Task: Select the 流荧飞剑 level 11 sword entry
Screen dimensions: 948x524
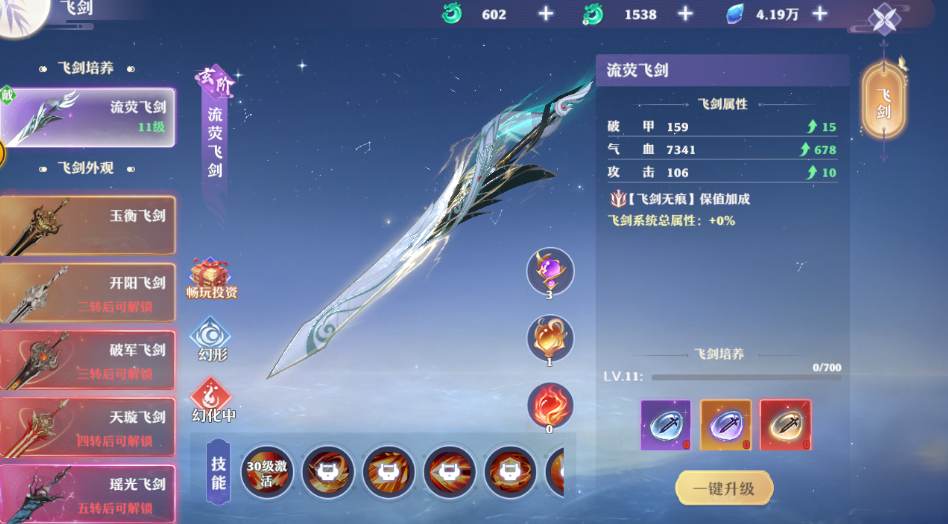Action: [x=89, y=116]
